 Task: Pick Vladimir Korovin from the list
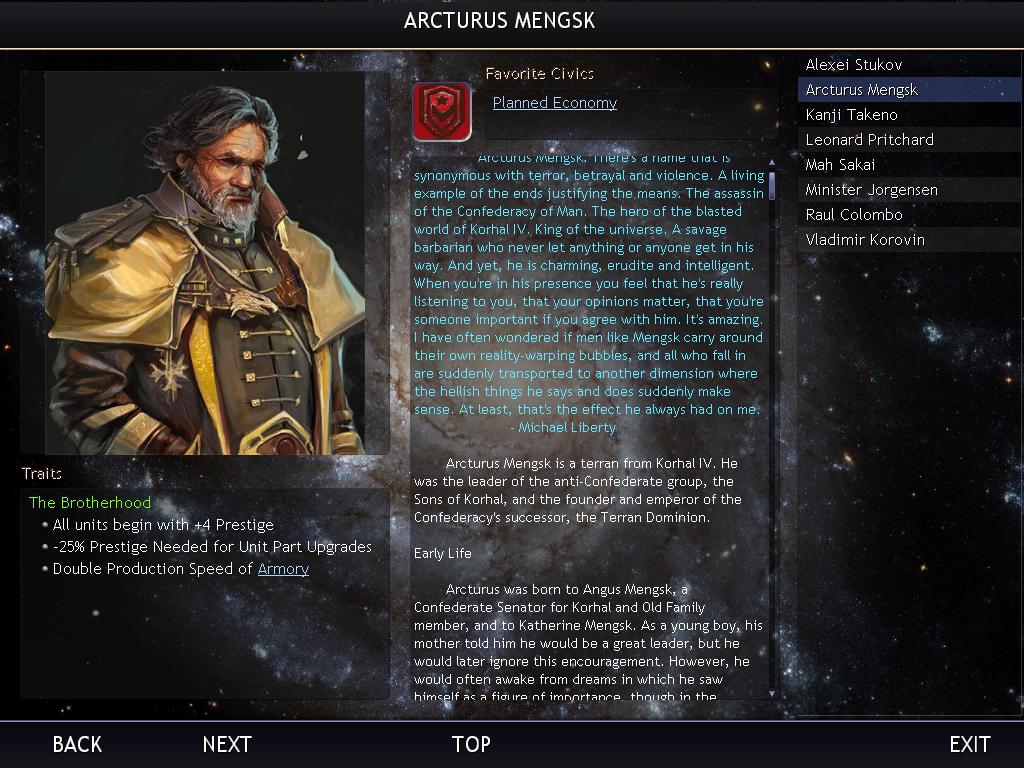tap(865, 240)
